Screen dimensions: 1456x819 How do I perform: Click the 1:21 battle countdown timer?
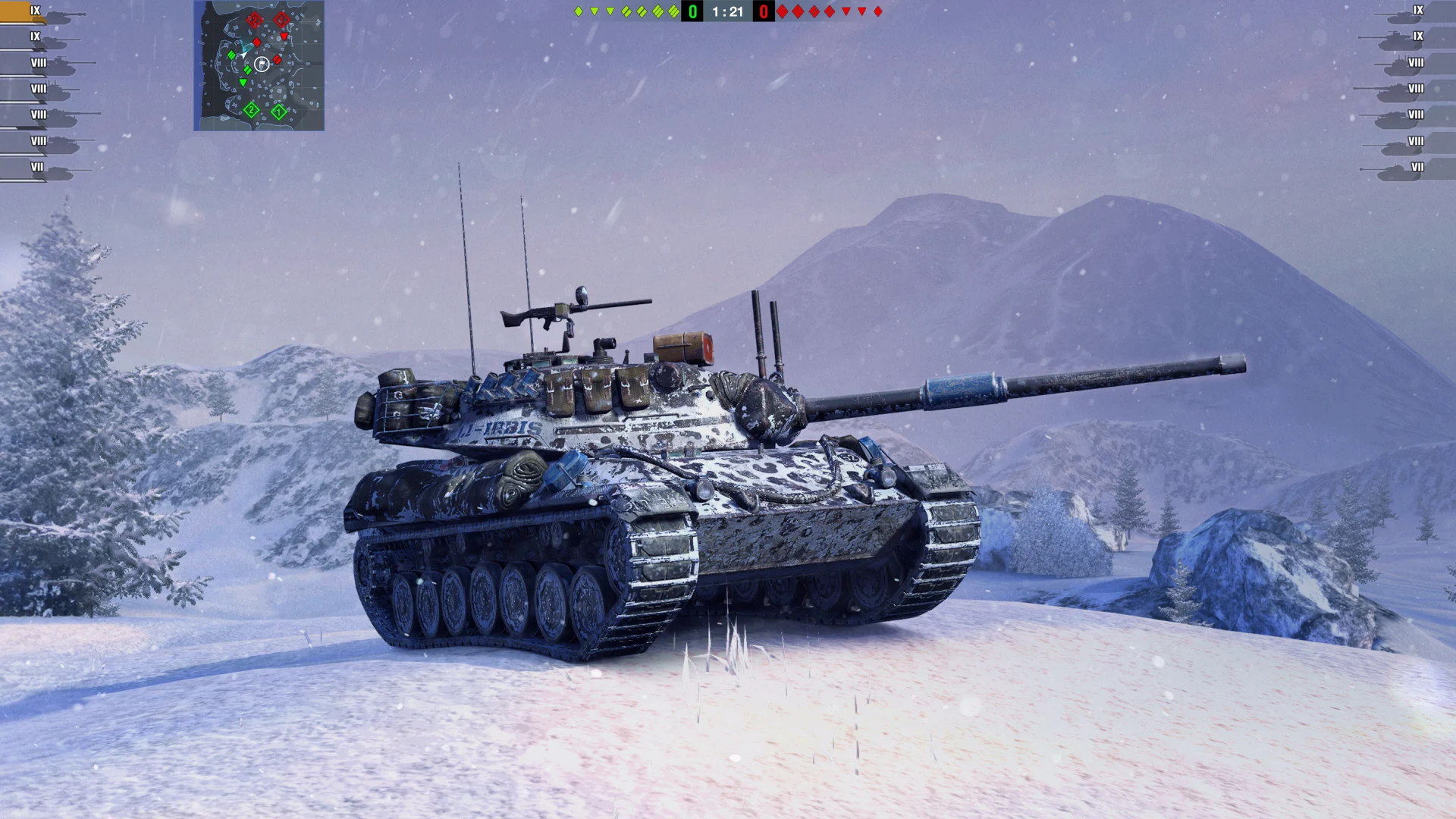pyautogui.click(x=727, y=11)
